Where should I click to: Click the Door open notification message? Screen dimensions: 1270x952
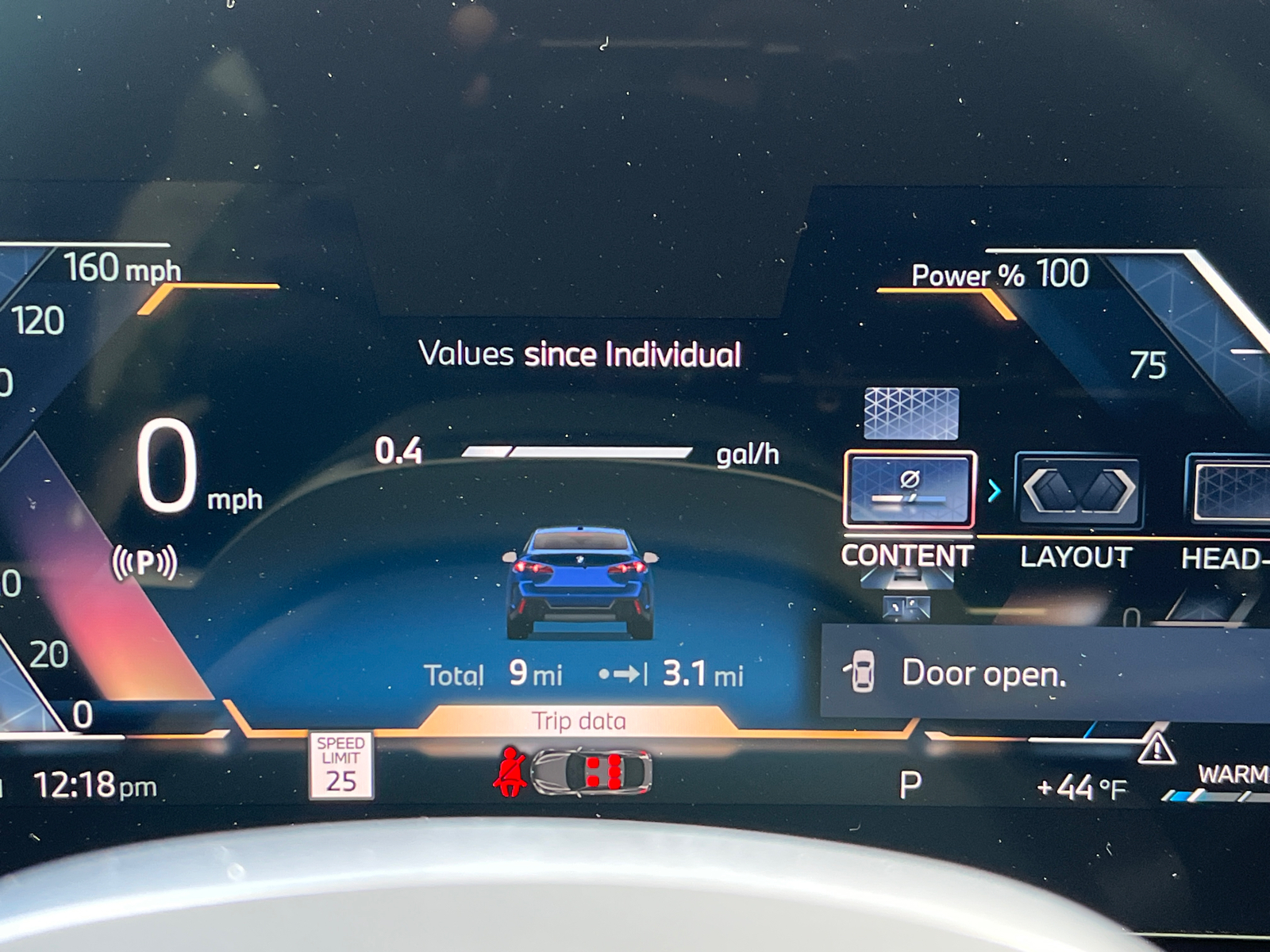(984, 675)
